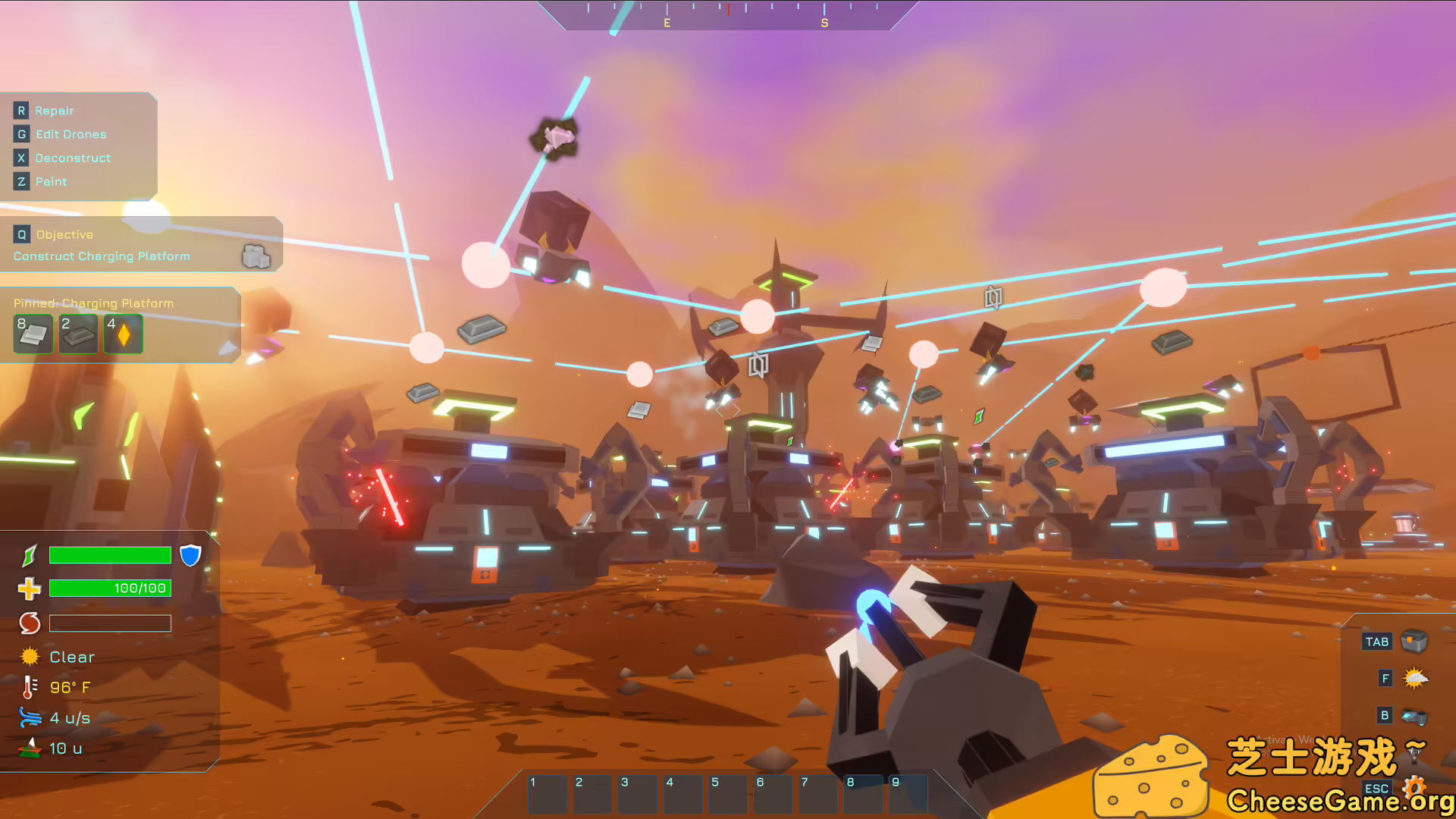This screenshot has width=1456, height=819.
Task: Click the stamina lightning bolt icon
Action: [28, 555]
